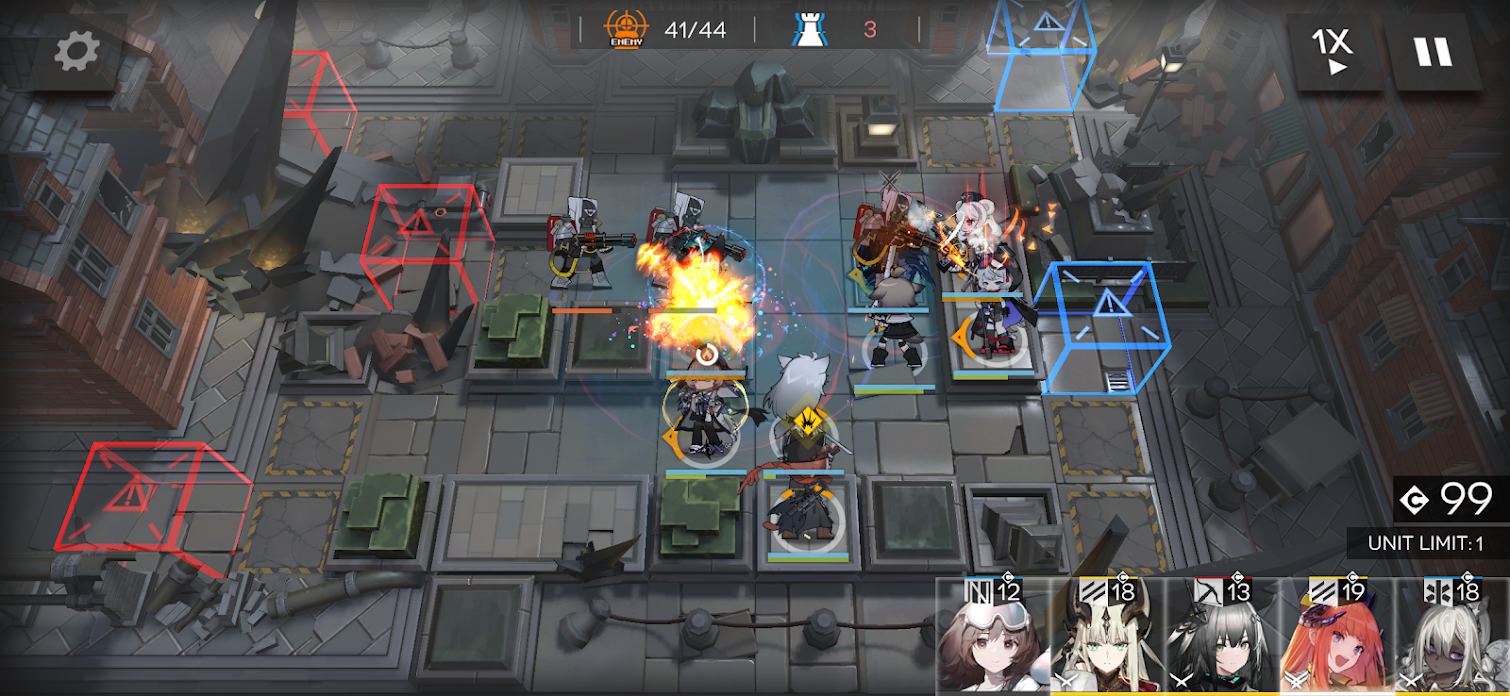This screenshot has width=1510, height=696.
Task: Open the settings gear menu
Action: pos(77,51)
